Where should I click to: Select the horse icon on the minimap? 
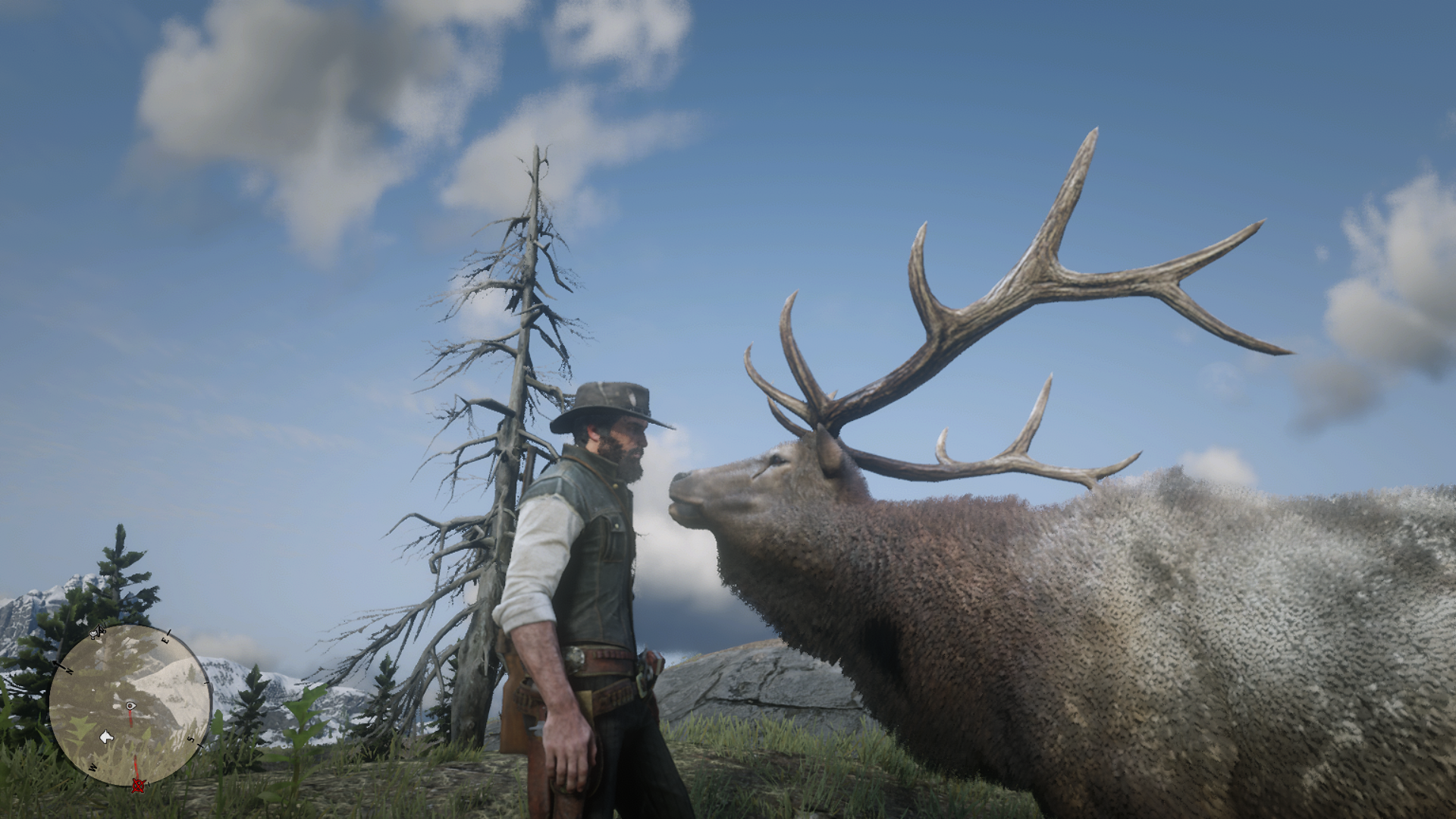[x=106, y=737]
